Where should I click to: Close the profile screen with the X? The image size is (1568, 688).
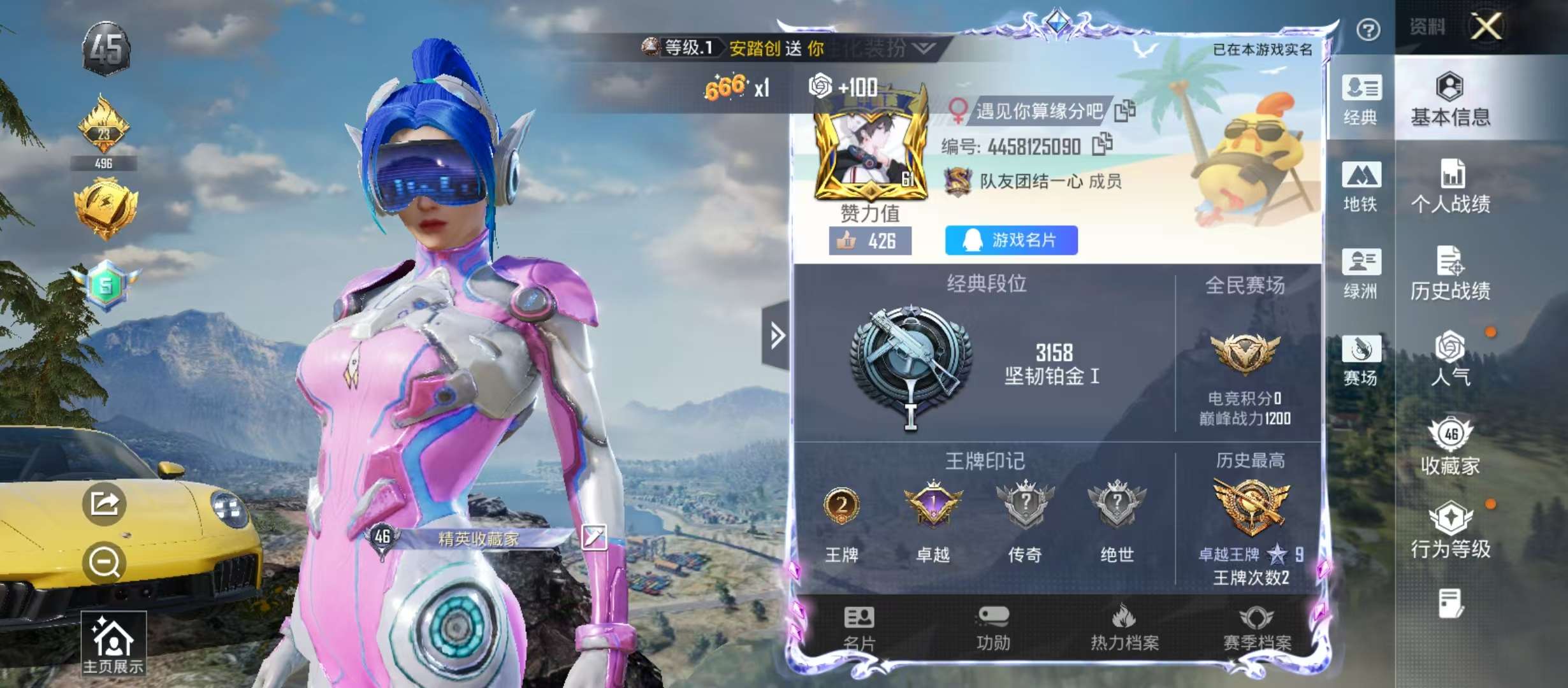(x=1486, y=27)
